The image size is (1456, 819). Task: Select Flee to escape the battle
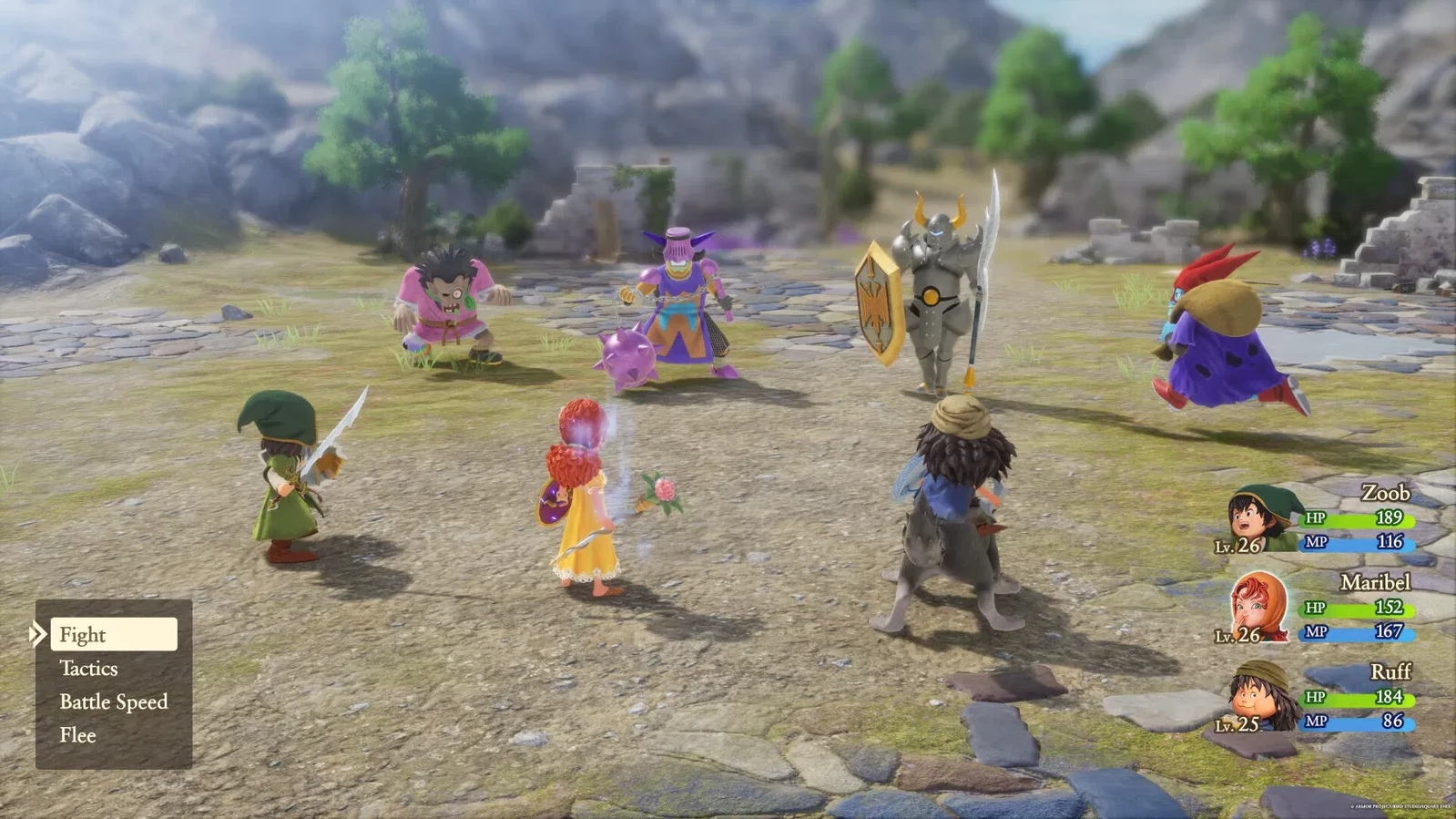(78, 734)
